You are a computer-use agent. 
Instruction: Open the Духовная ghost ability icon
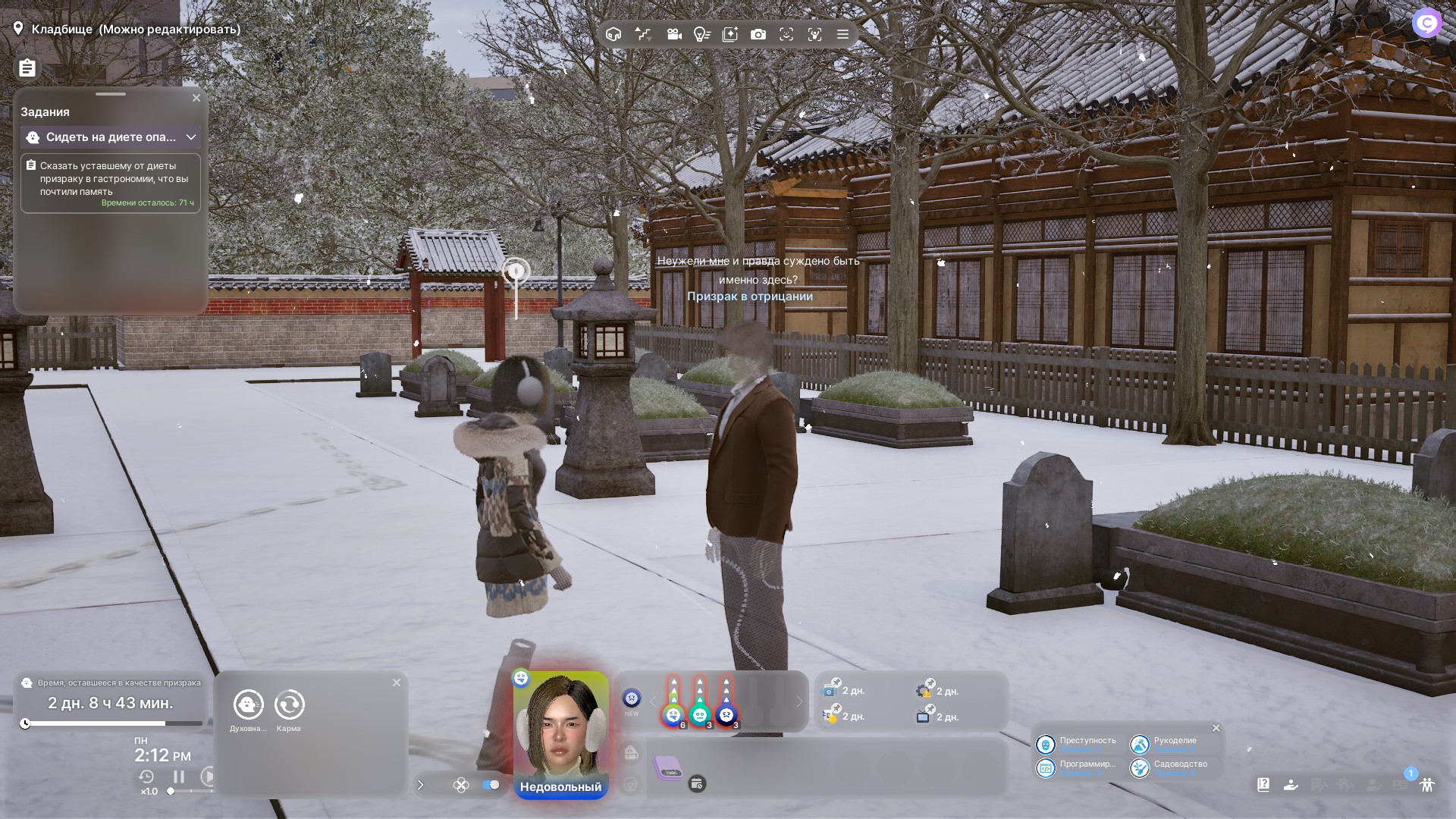(249, 705)
